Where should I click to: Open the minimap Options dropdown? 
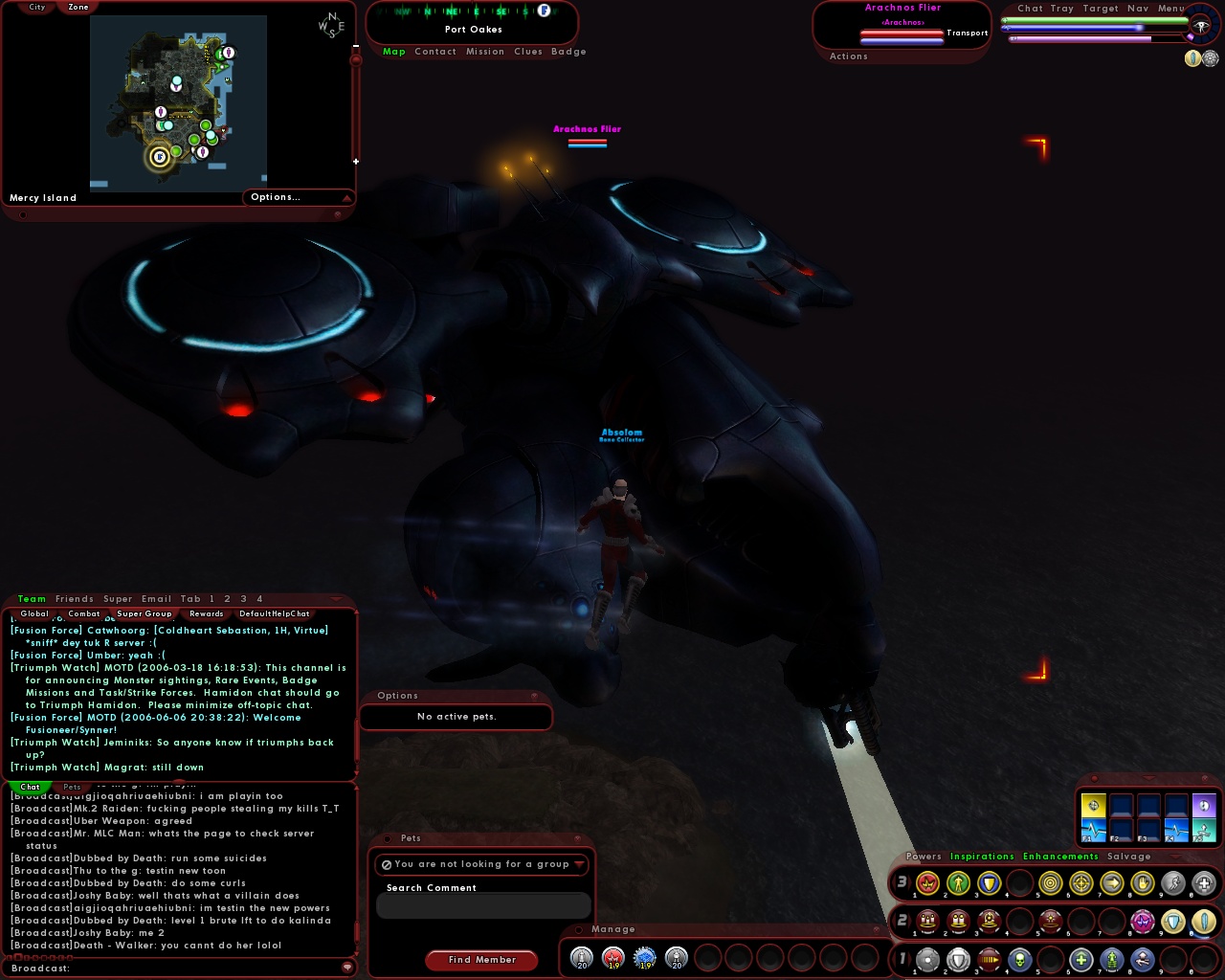[x=276, y=197]
